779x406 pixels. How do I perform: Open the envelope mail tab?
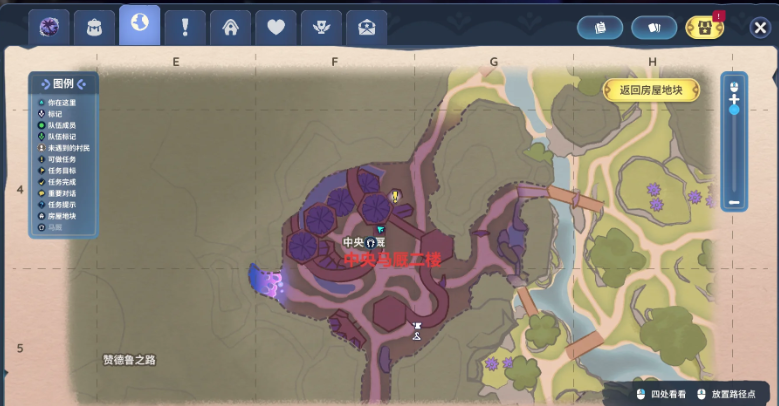tap(366, 28)
